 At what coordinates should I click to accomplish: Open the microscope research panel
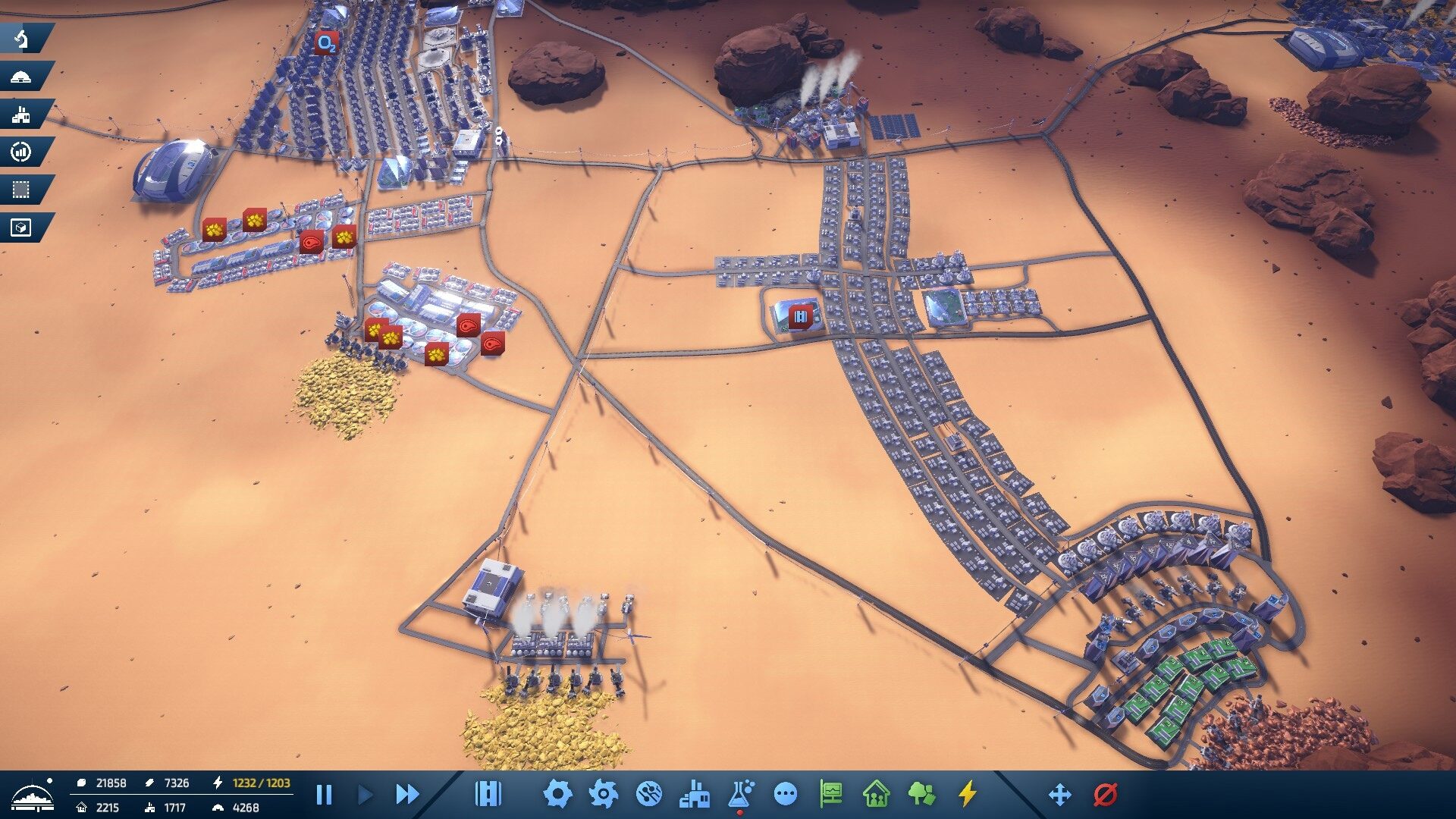[22, 39]
